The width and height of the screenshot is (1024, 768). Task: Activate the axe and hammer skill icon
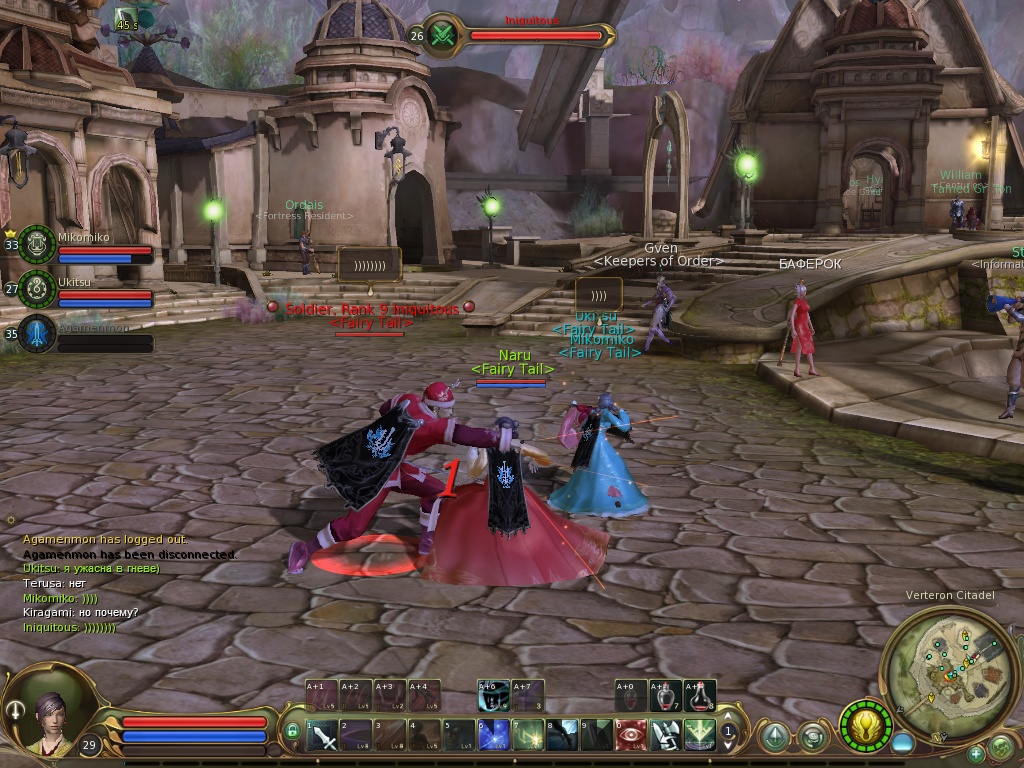(x=666, y=735)
